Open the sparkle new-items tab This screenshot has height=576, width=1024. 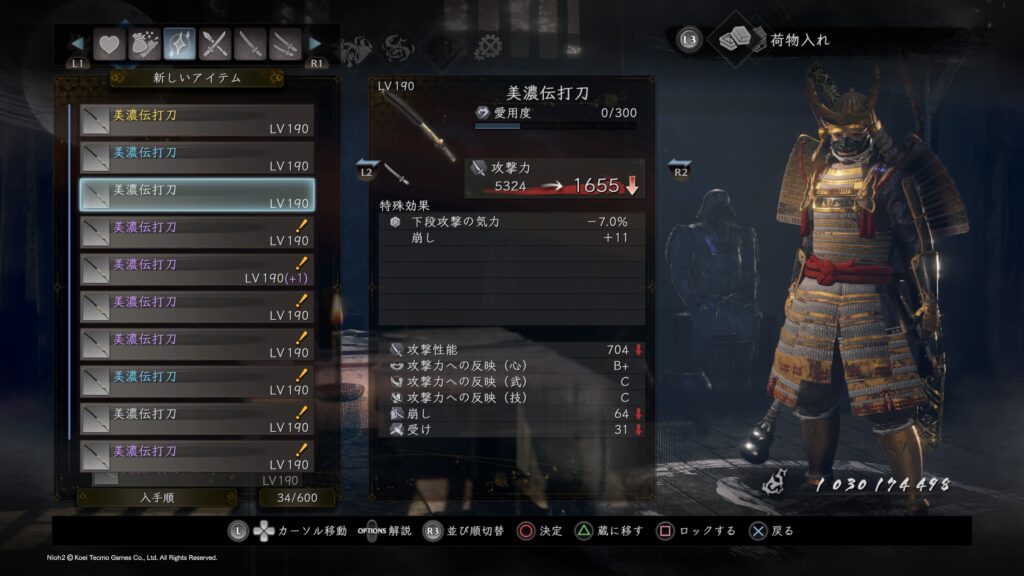[x=180, y=44]
